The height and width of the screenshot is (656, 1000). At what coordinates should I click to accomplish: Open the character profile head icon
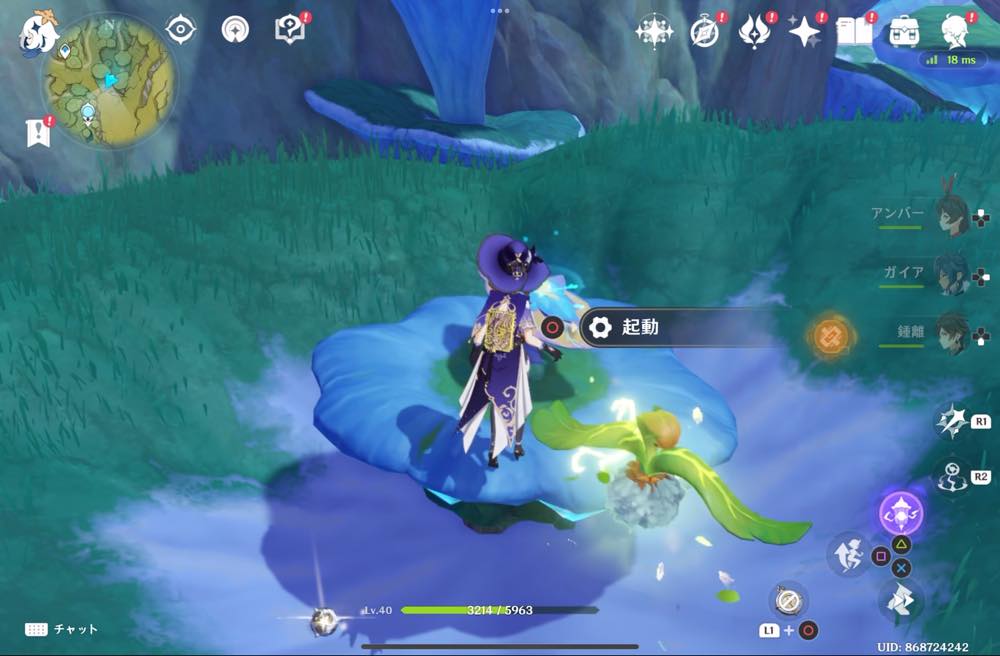click(955, 31)
